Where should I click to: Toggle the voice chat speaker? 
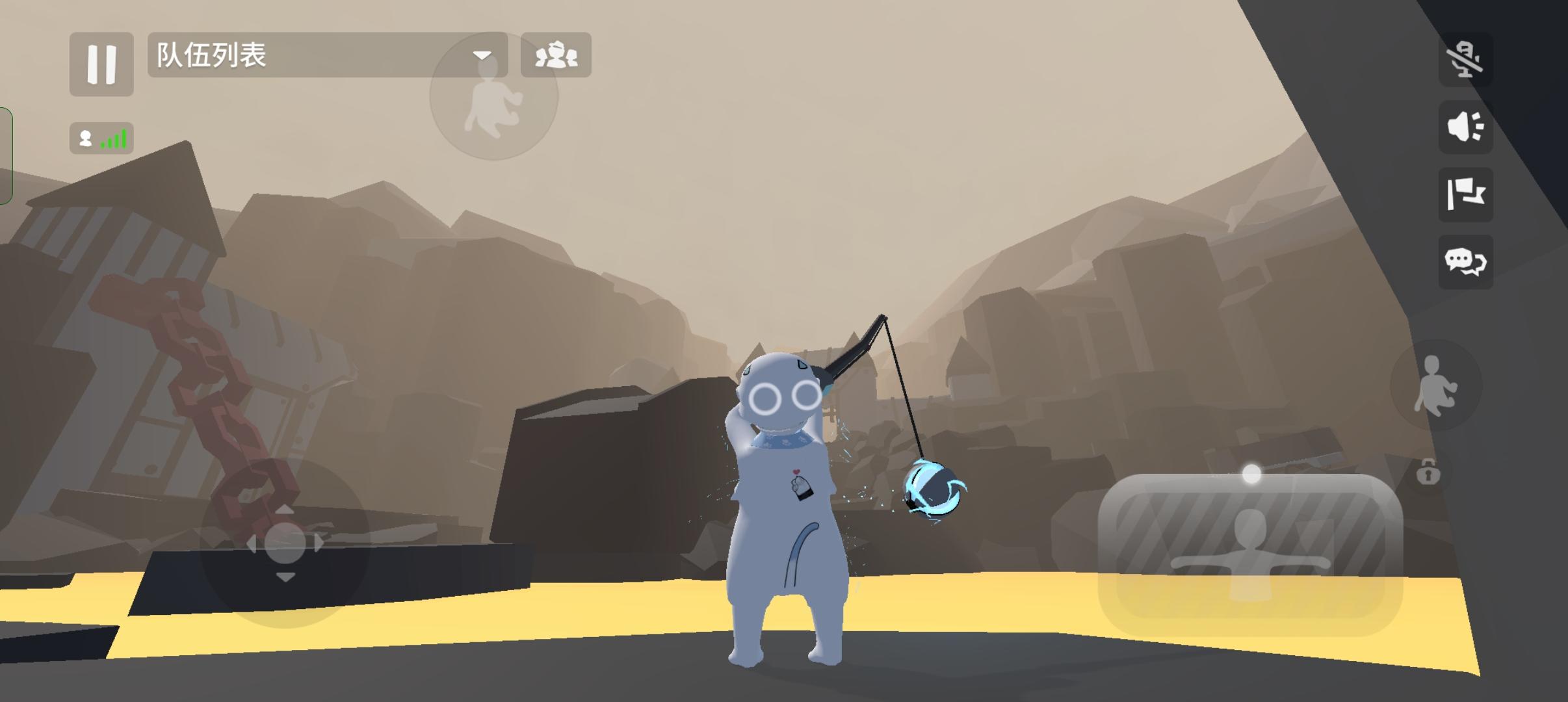tap(1465, 127)
